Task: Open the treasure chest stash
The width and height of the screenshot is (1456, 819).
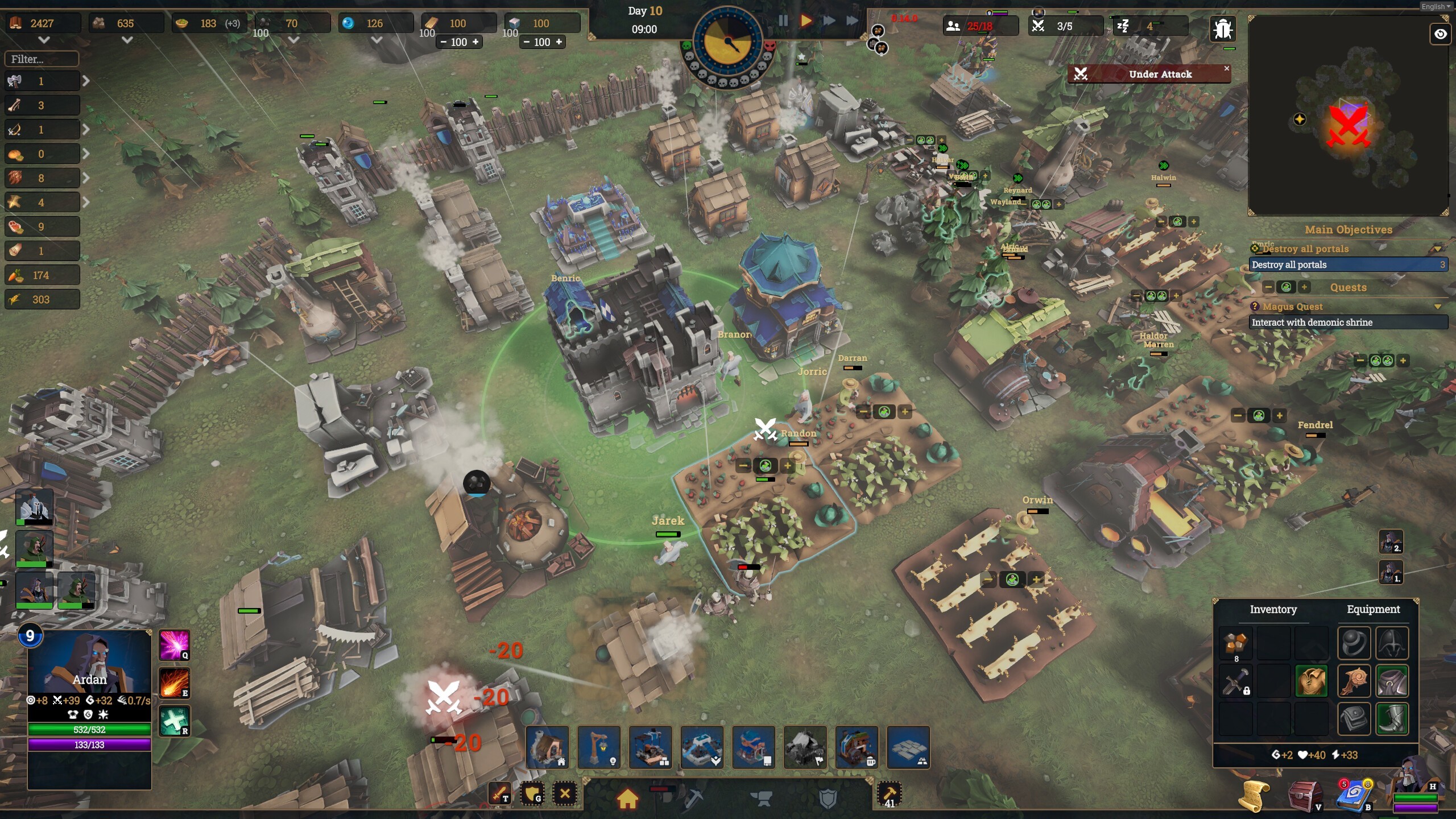Action: (x=1304, y=795)
